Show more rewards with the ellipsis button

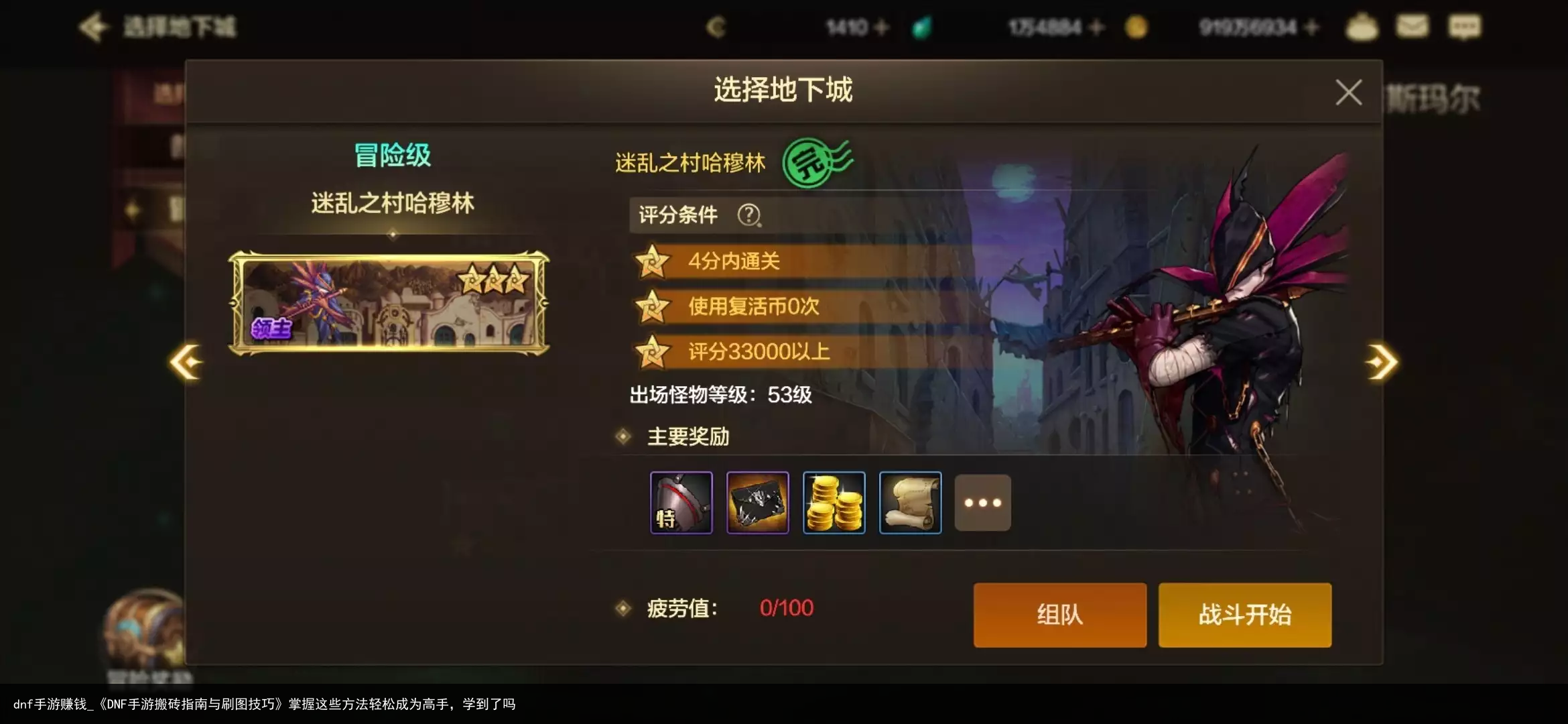pos(982,503)
